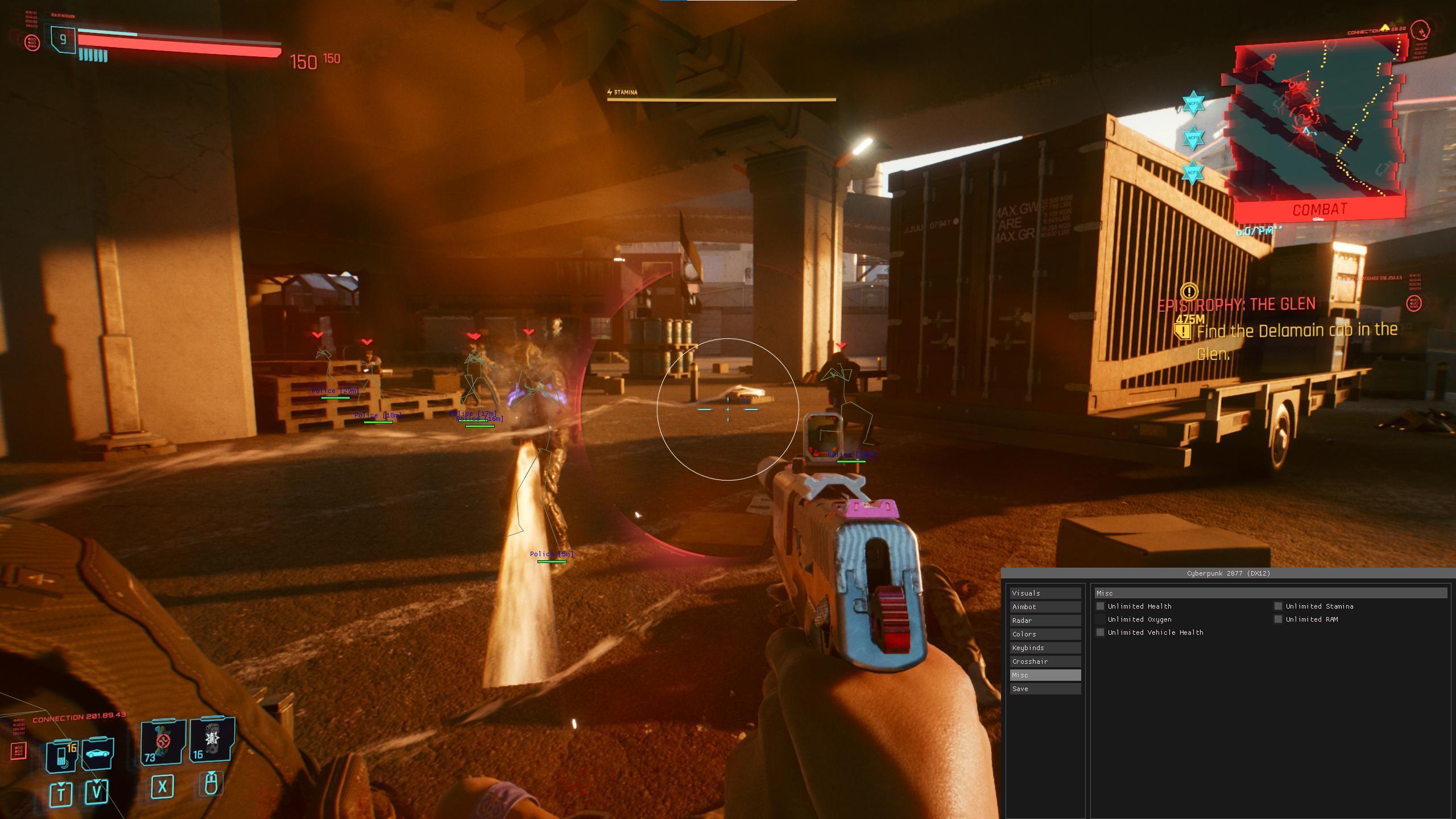The image size is (1456, 819).
Task: Turn on Unlimited Vehicle Health
Action: pyautogui.click(x=1101, y=632)
